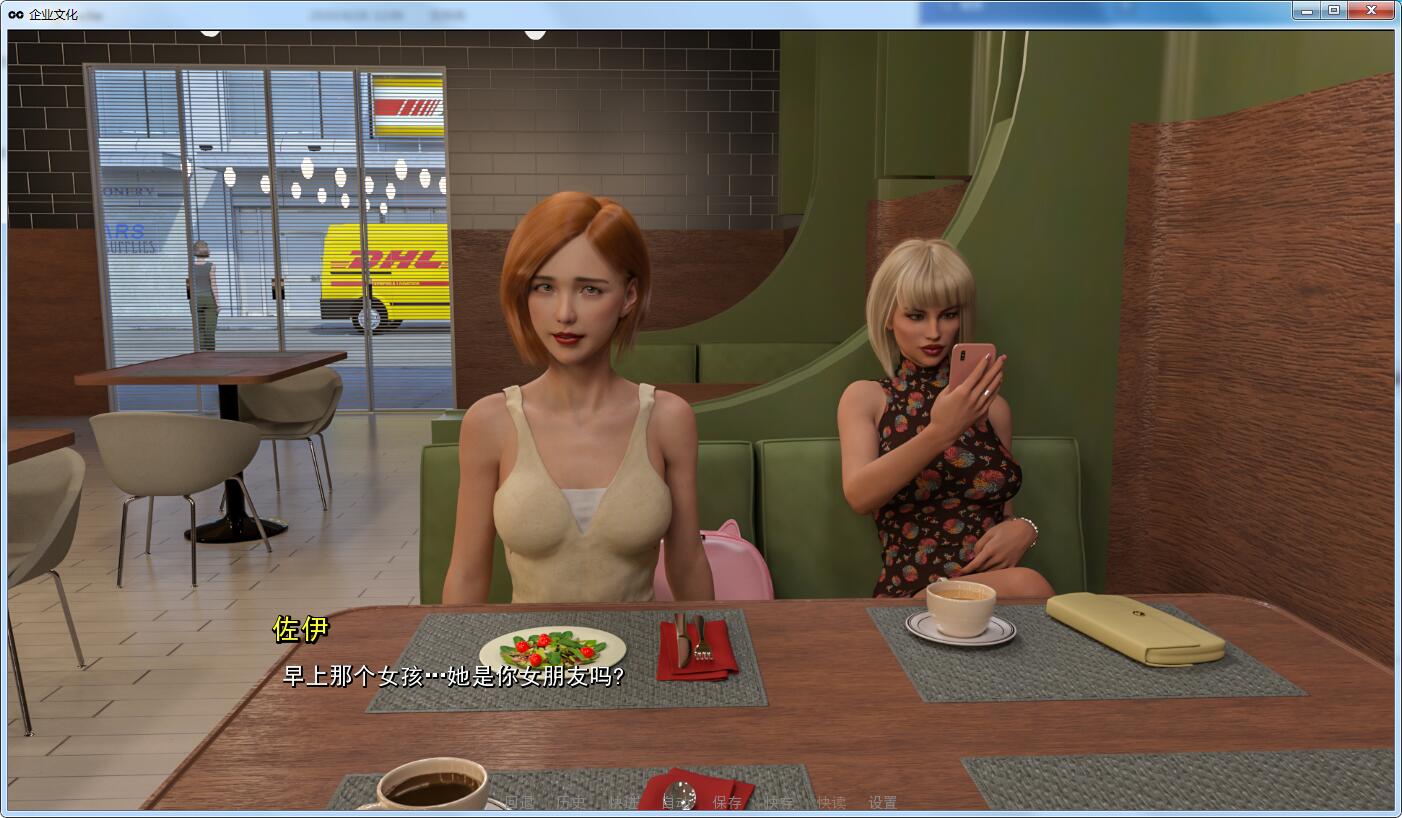
Task: Toggle 自动 (auto) play mode
Action: point(676,802)
